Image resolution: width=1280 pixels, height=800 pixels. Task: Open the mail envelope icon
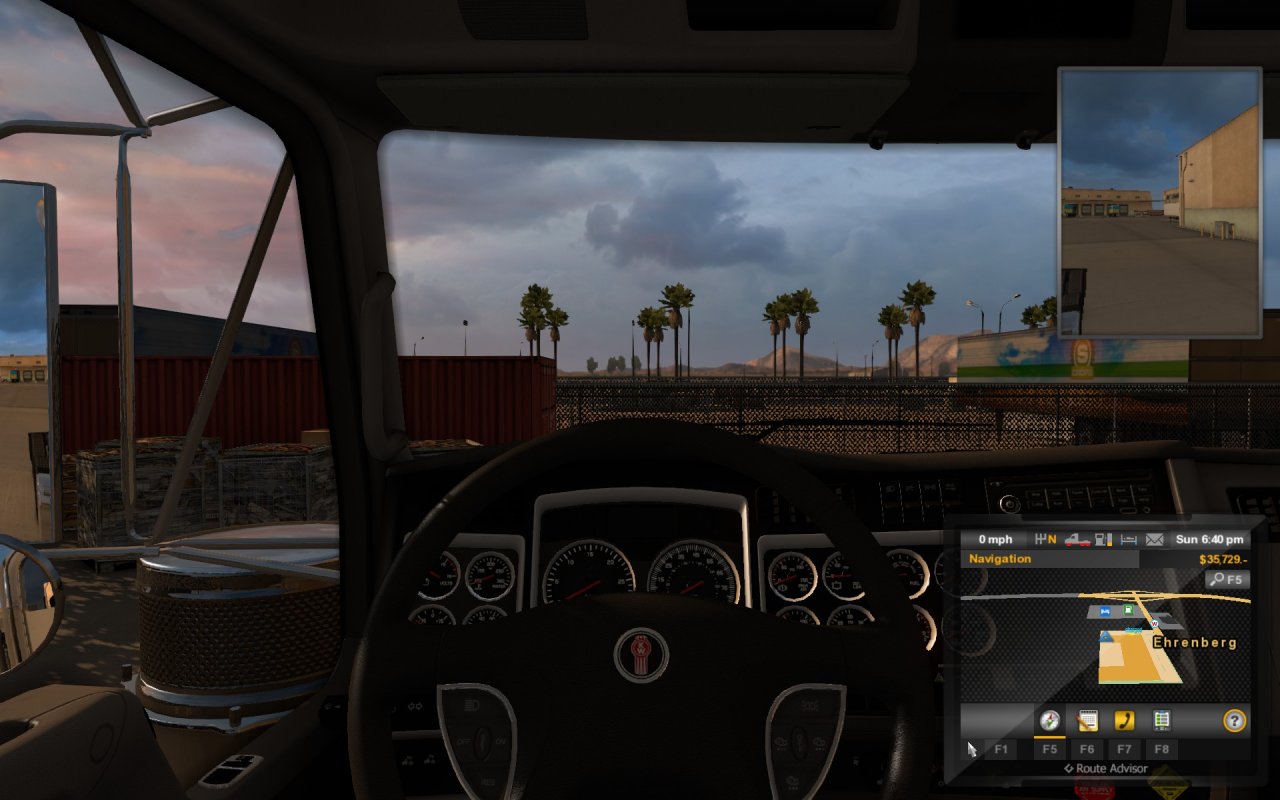click(1155, 540)
